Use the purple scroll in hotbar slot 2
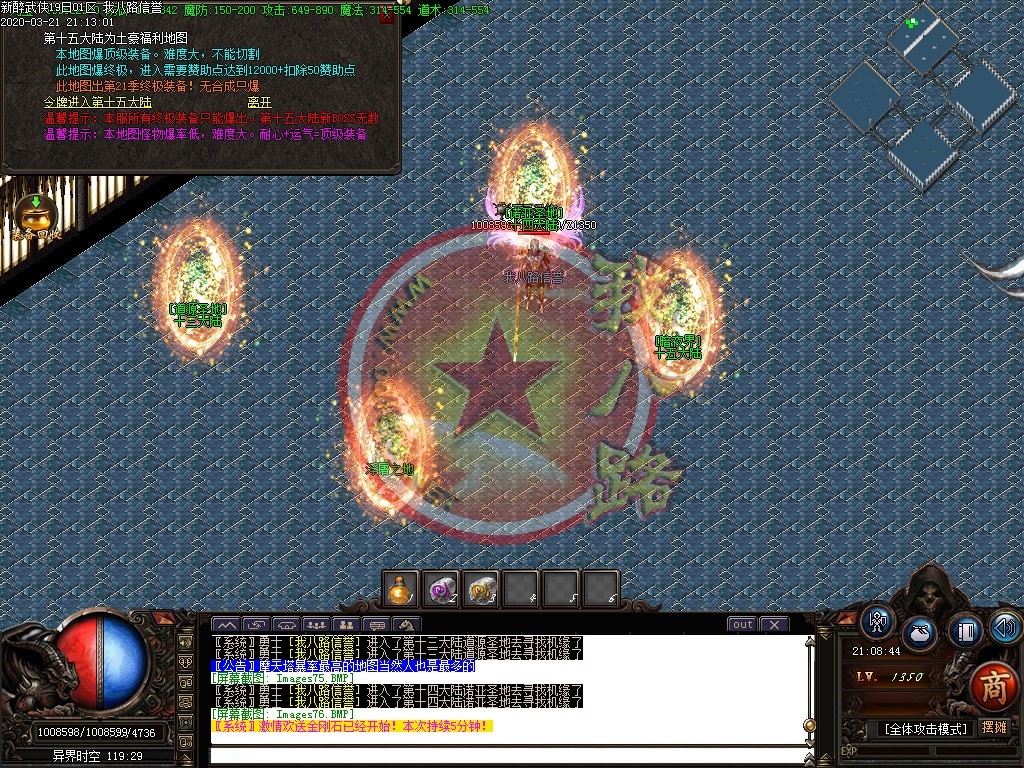Viewport: 1024px width, 768px height. (x=441, y=589)
